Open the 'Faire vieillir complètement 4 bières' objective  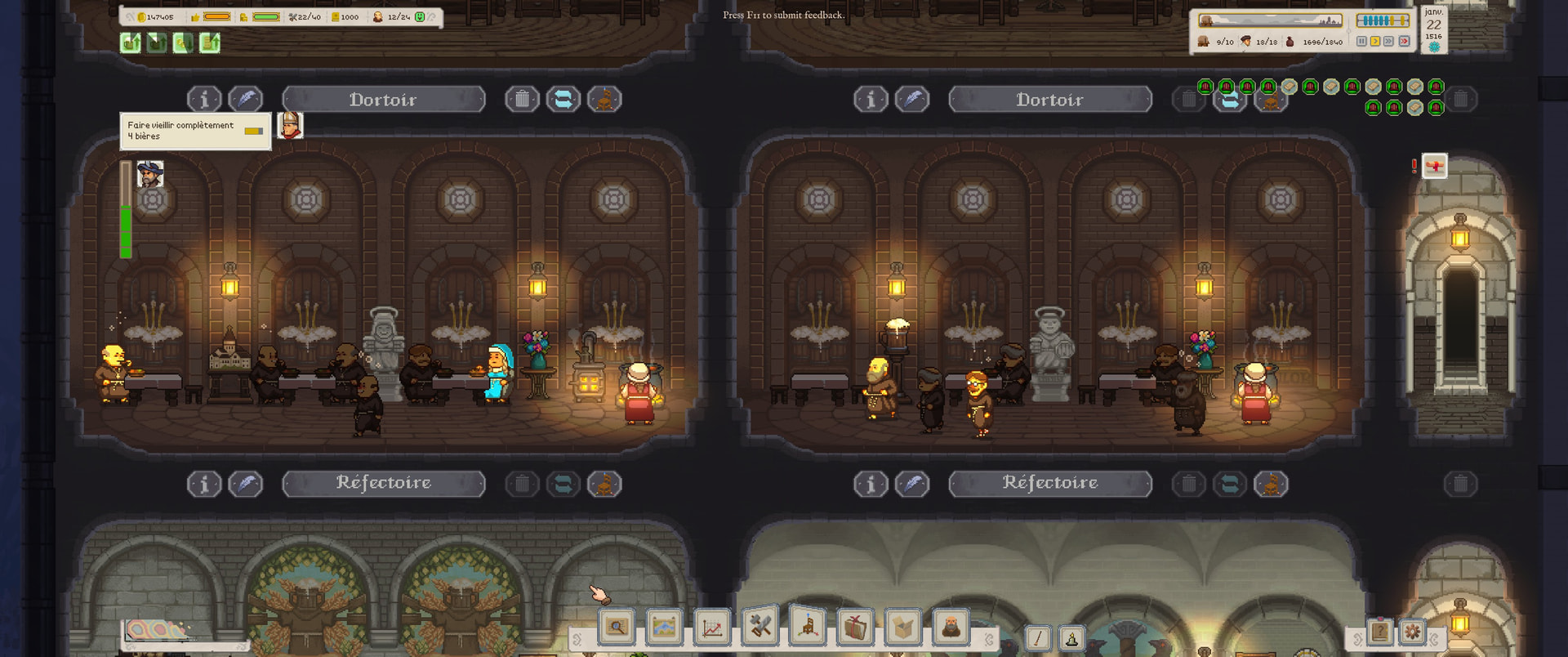[x=194, y=131]
